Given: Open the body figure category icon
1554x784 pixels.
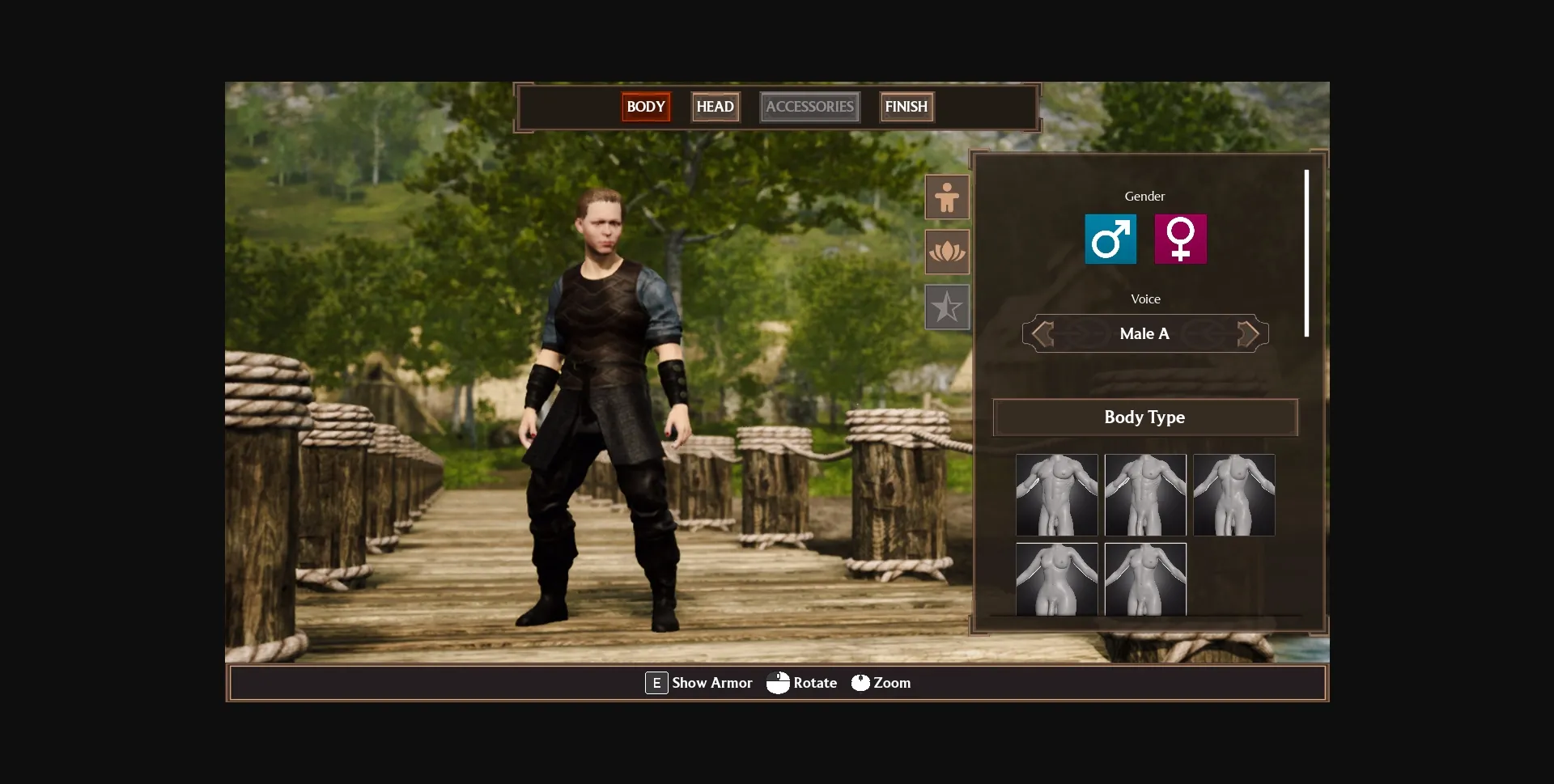Looking at the screenshot, I should pyautogui.click(x=947, y=197).
